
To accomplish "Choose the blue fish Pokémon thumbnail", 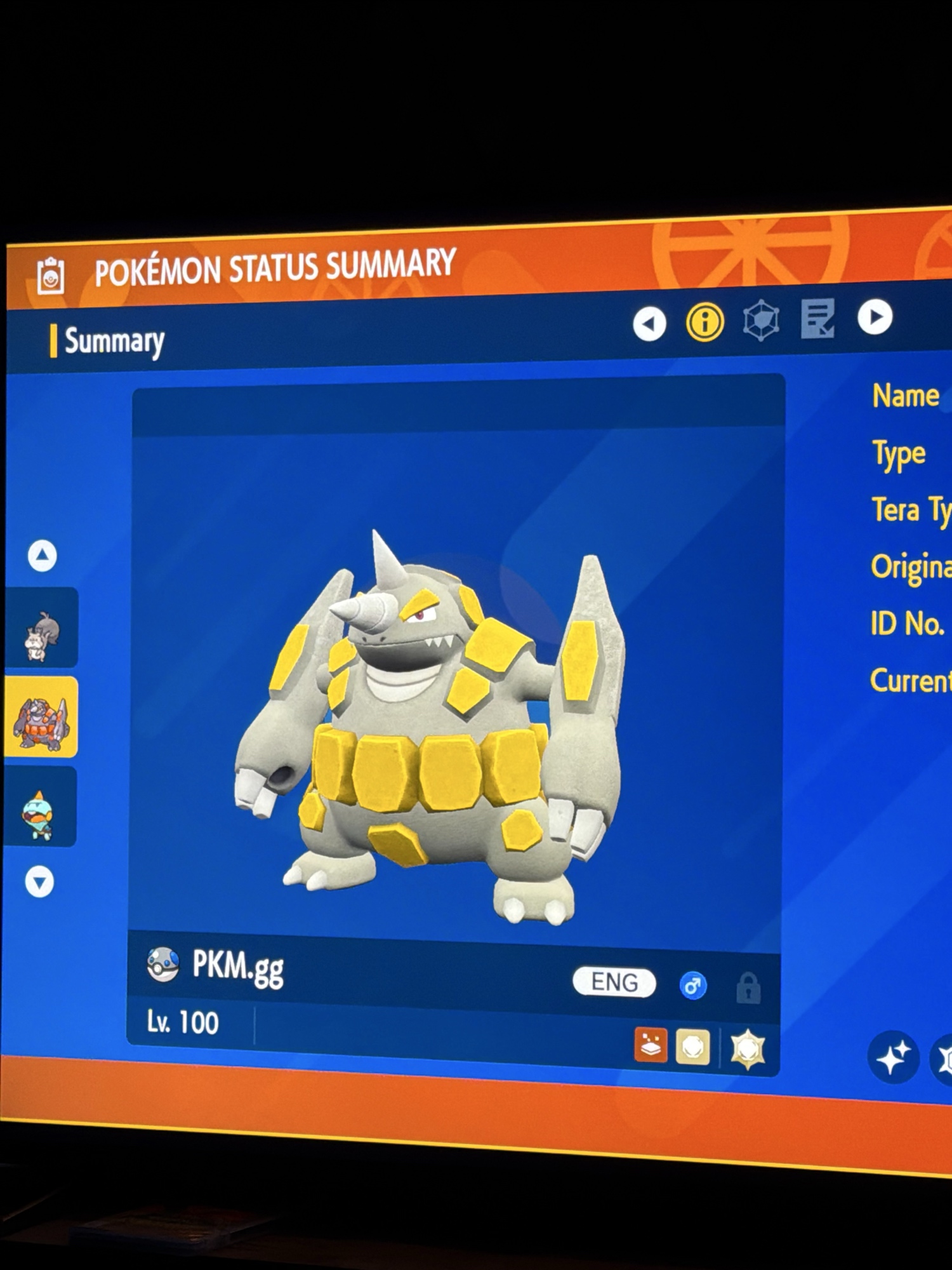I will [41, 808].
